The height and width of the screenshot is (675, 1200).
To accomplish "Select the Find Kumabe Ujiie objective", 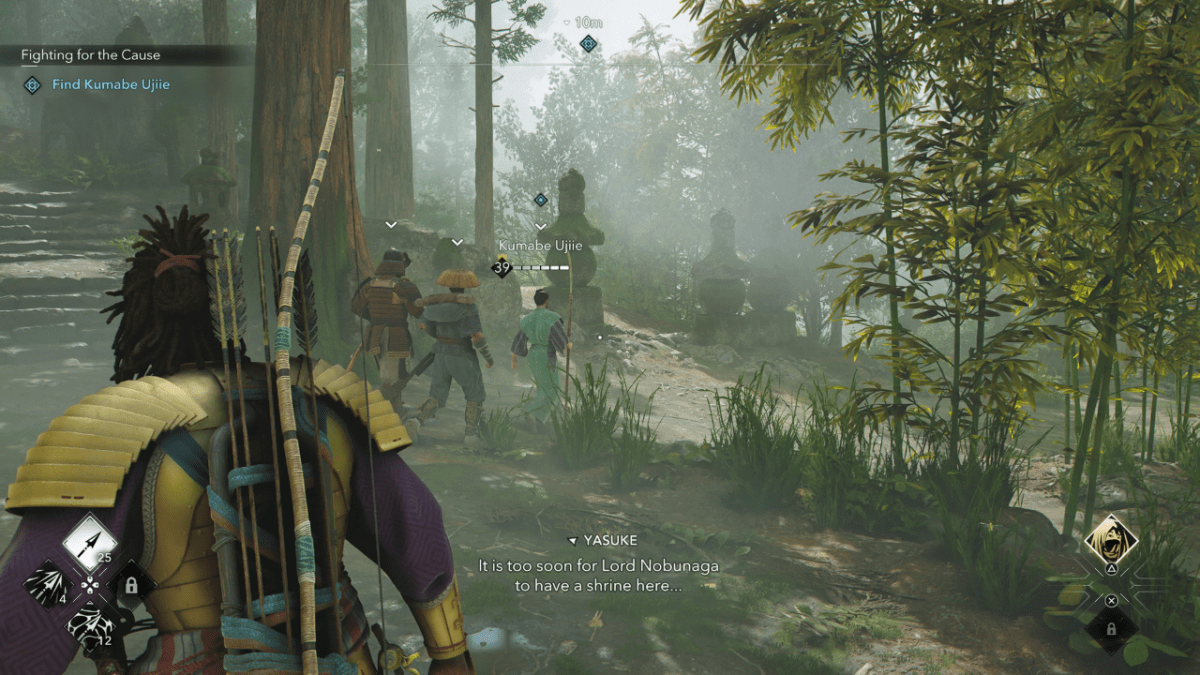I will click(110, 85).
